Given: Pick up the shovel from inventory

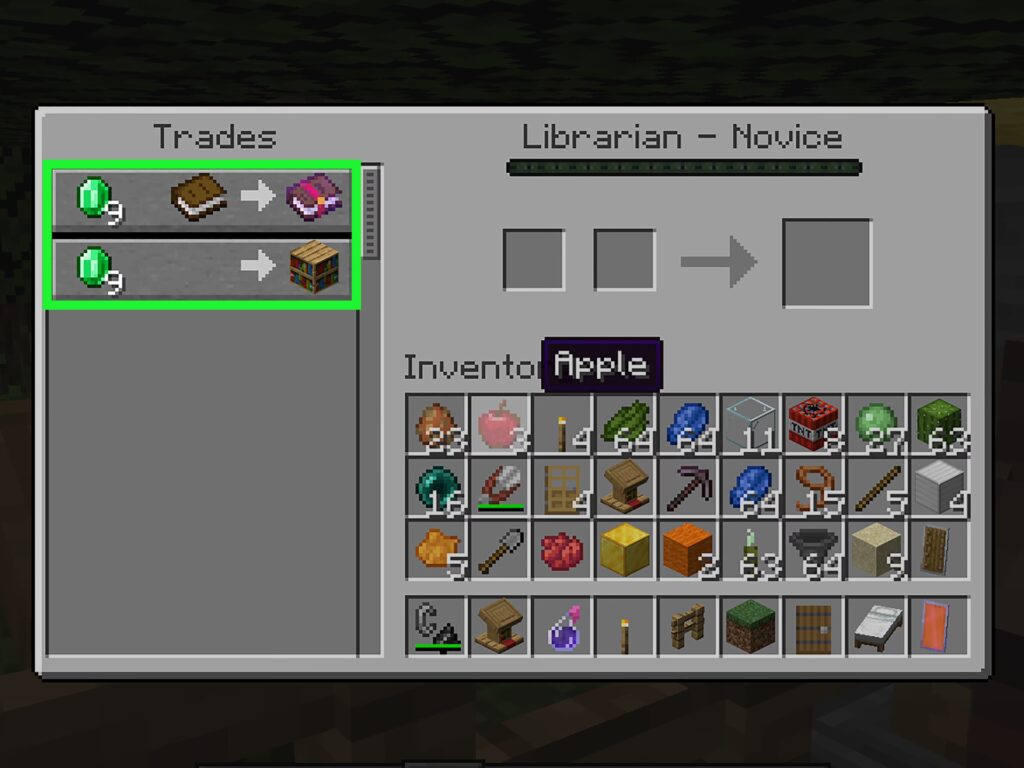Looking at the screenshot, I should click(x=500, y=549).
